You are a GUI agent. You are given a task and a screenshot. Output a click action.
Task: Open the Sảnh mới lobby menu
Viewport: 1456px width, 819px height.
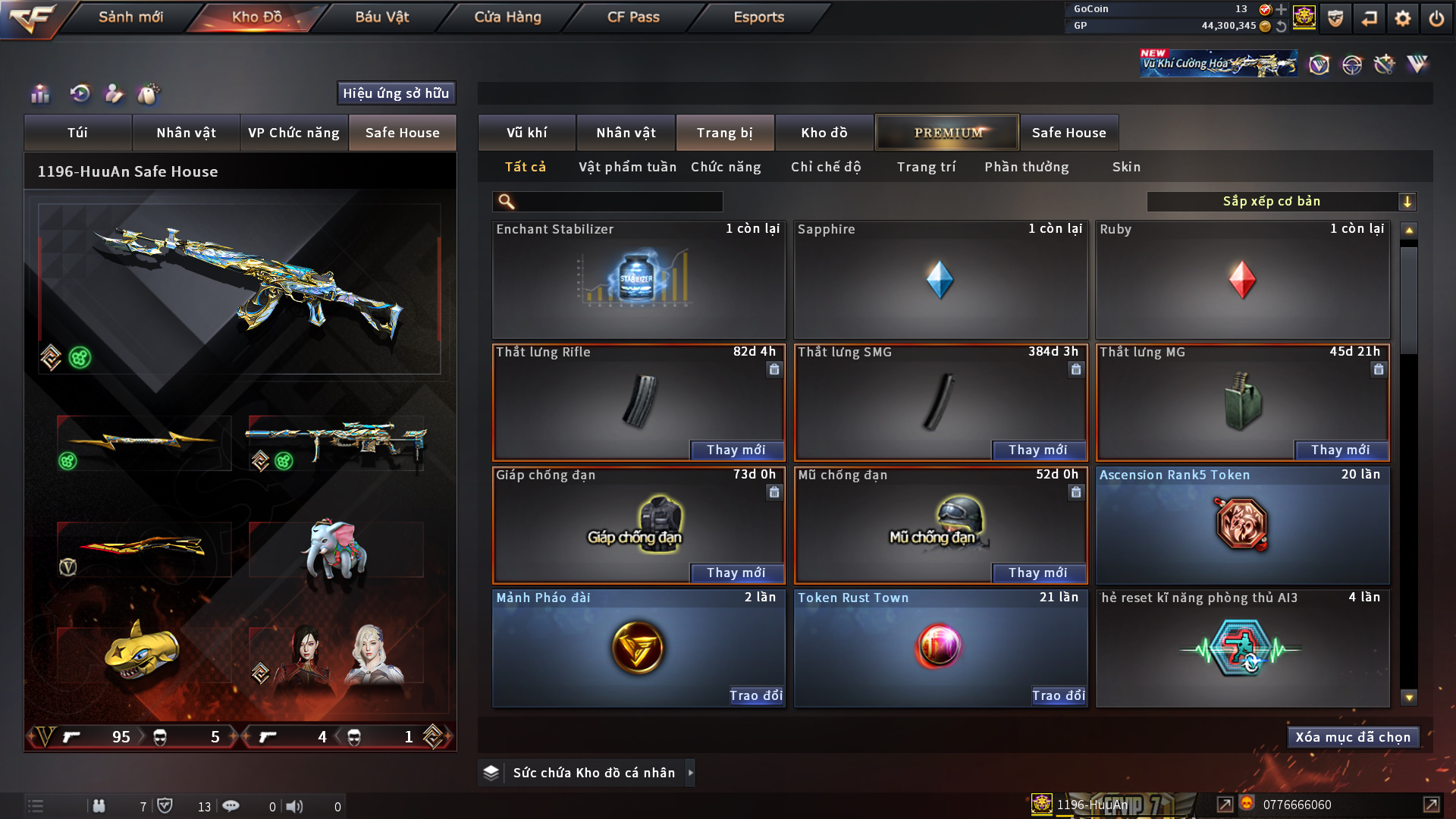[130, 17]
